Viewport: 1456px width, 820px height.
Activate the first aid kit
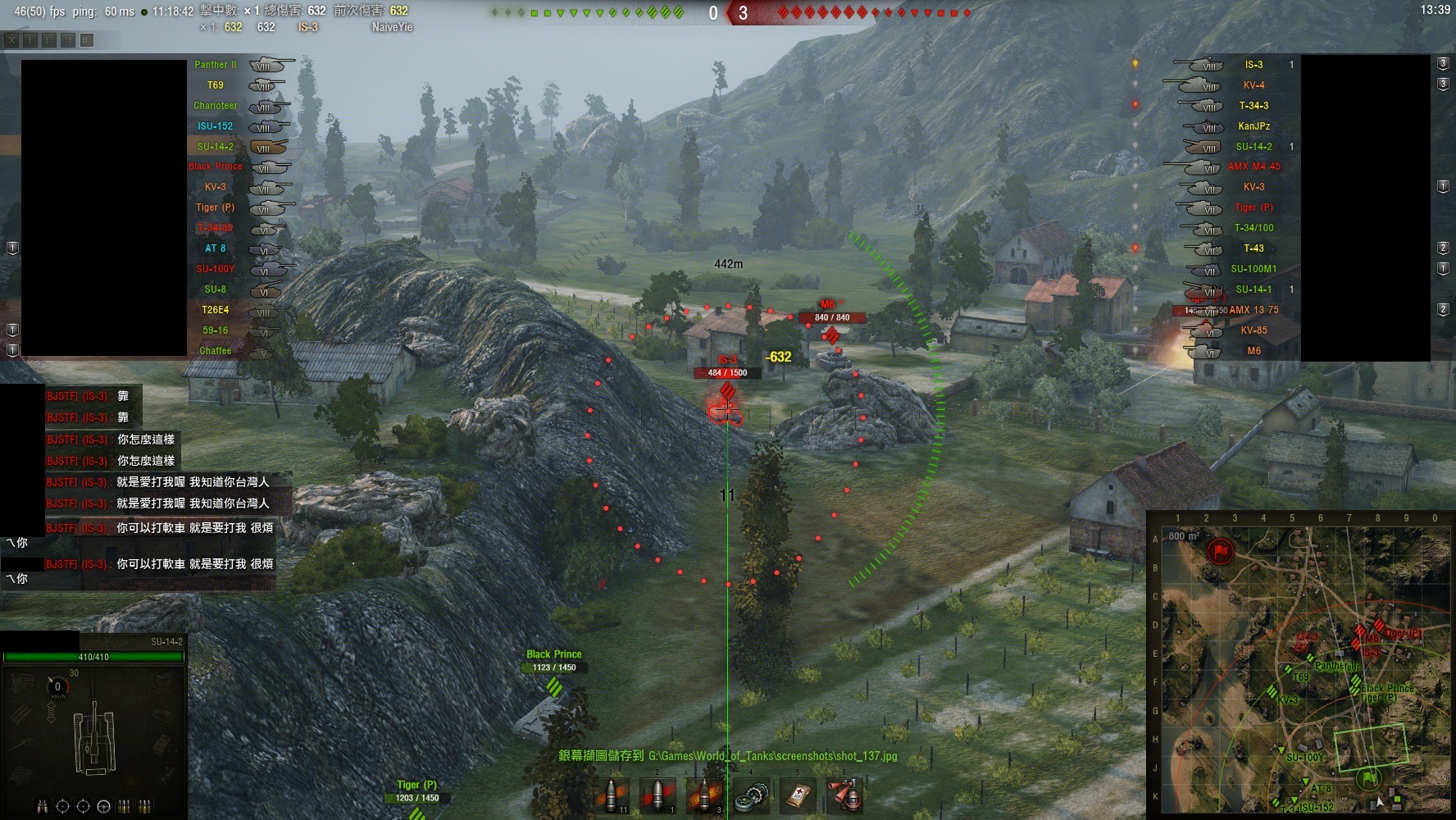click(x=798, y=795)
